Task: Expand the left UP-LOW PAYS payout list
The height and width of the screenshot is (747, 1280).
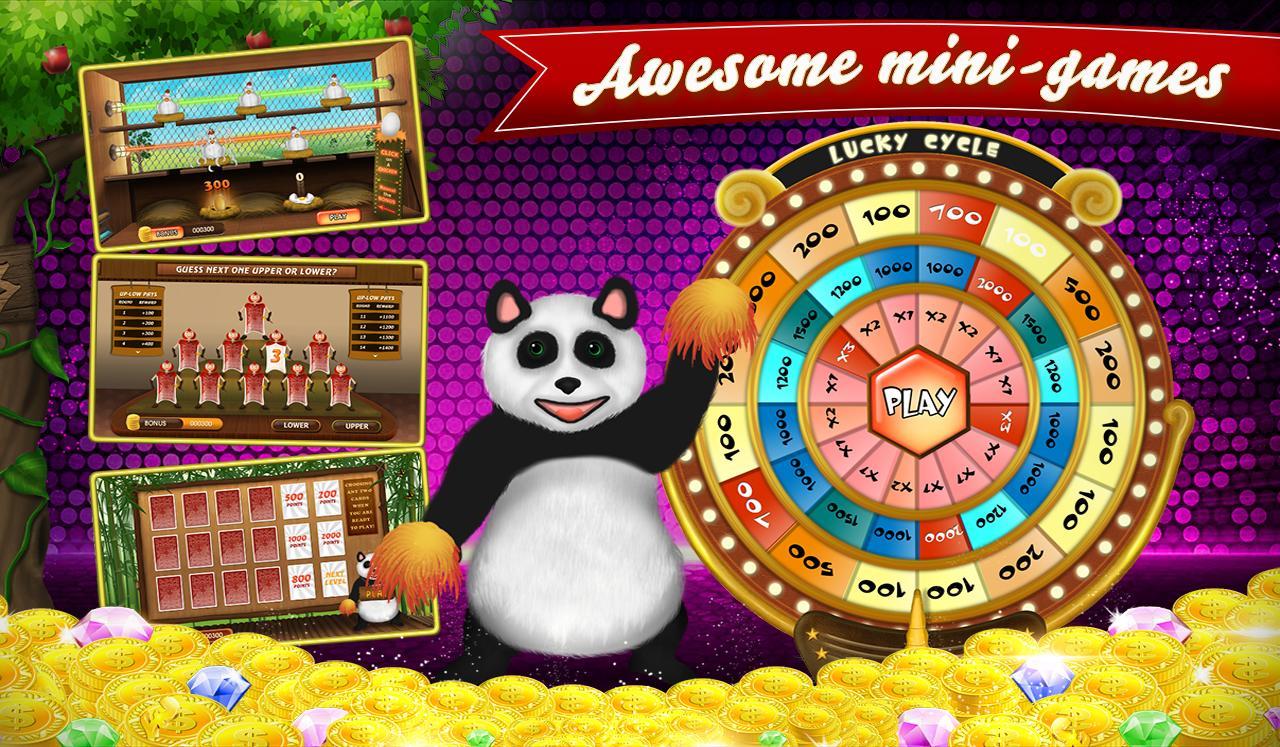Action: (138, 353)
